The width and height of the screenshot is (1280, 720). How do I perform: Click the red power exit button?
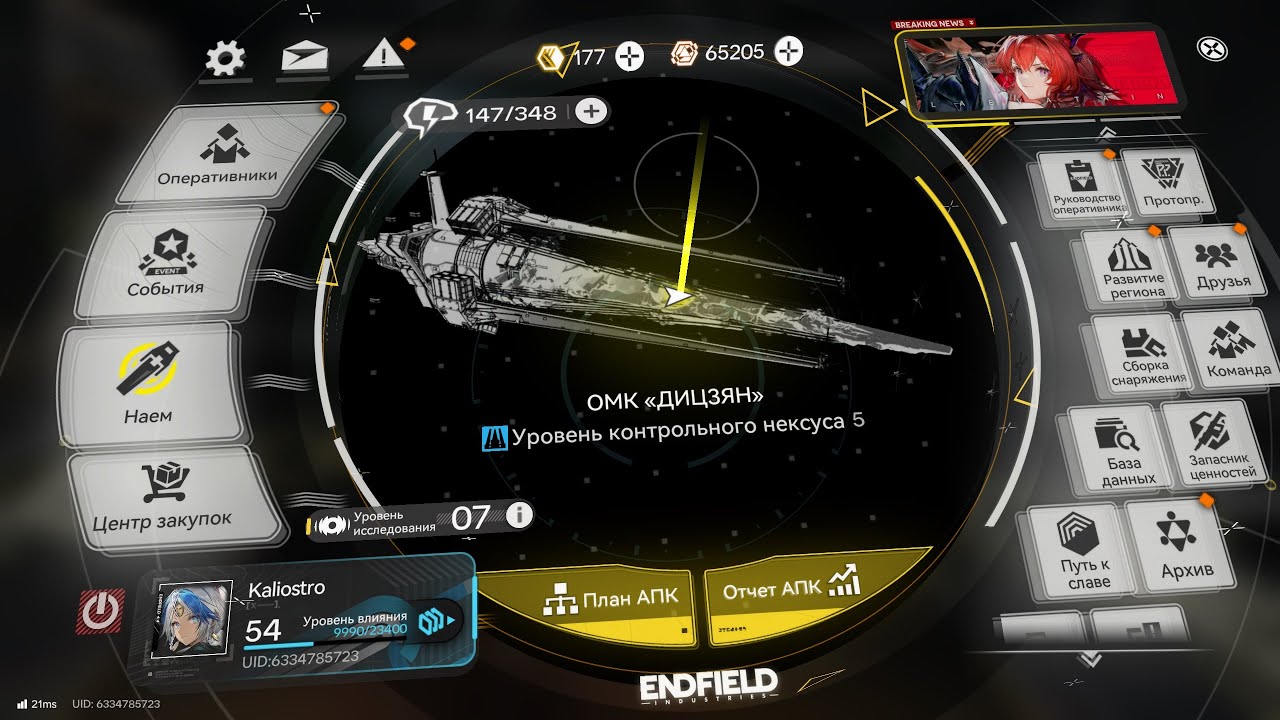[x=100, y=610]
